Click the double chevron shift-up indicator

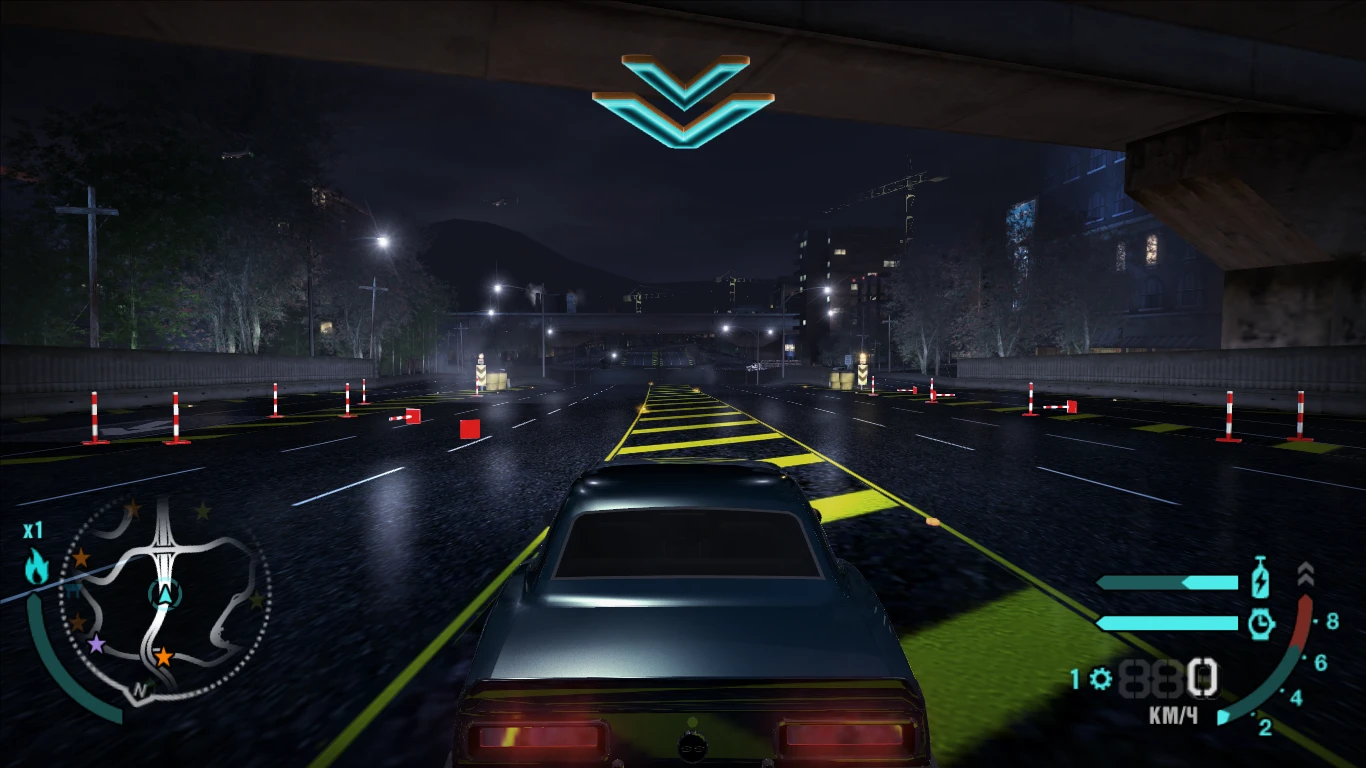(1306, 572)
